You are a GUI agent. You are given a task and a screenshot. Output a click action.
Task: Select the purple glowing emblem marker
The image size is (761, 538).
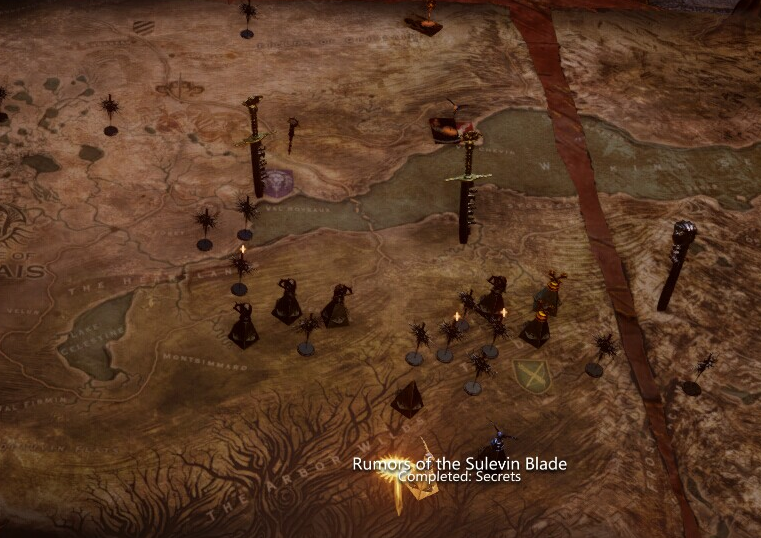click(x=279, y=181)
